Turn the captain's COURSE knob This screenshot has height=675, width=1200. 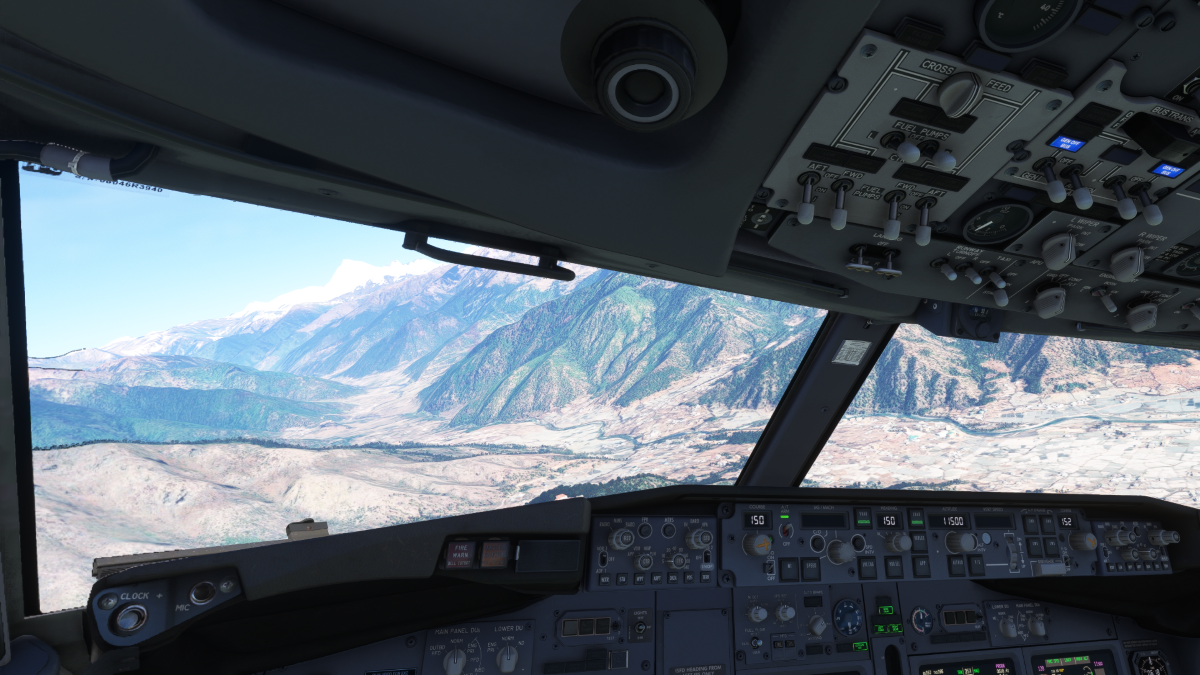click(x=757, y=544)
